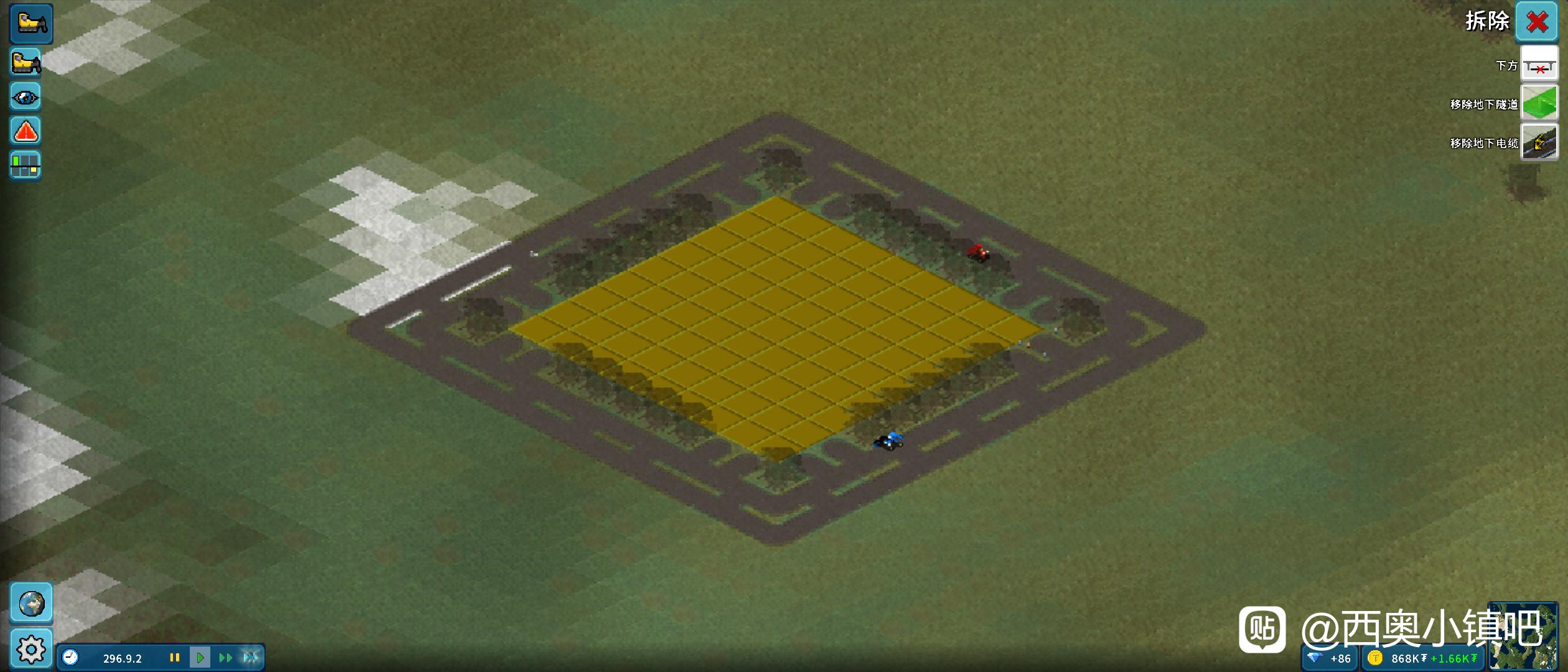Choose 移除地下电缆 cable removal option
The height and width of the screenshot is (672, 1568).
point(1539,142)
